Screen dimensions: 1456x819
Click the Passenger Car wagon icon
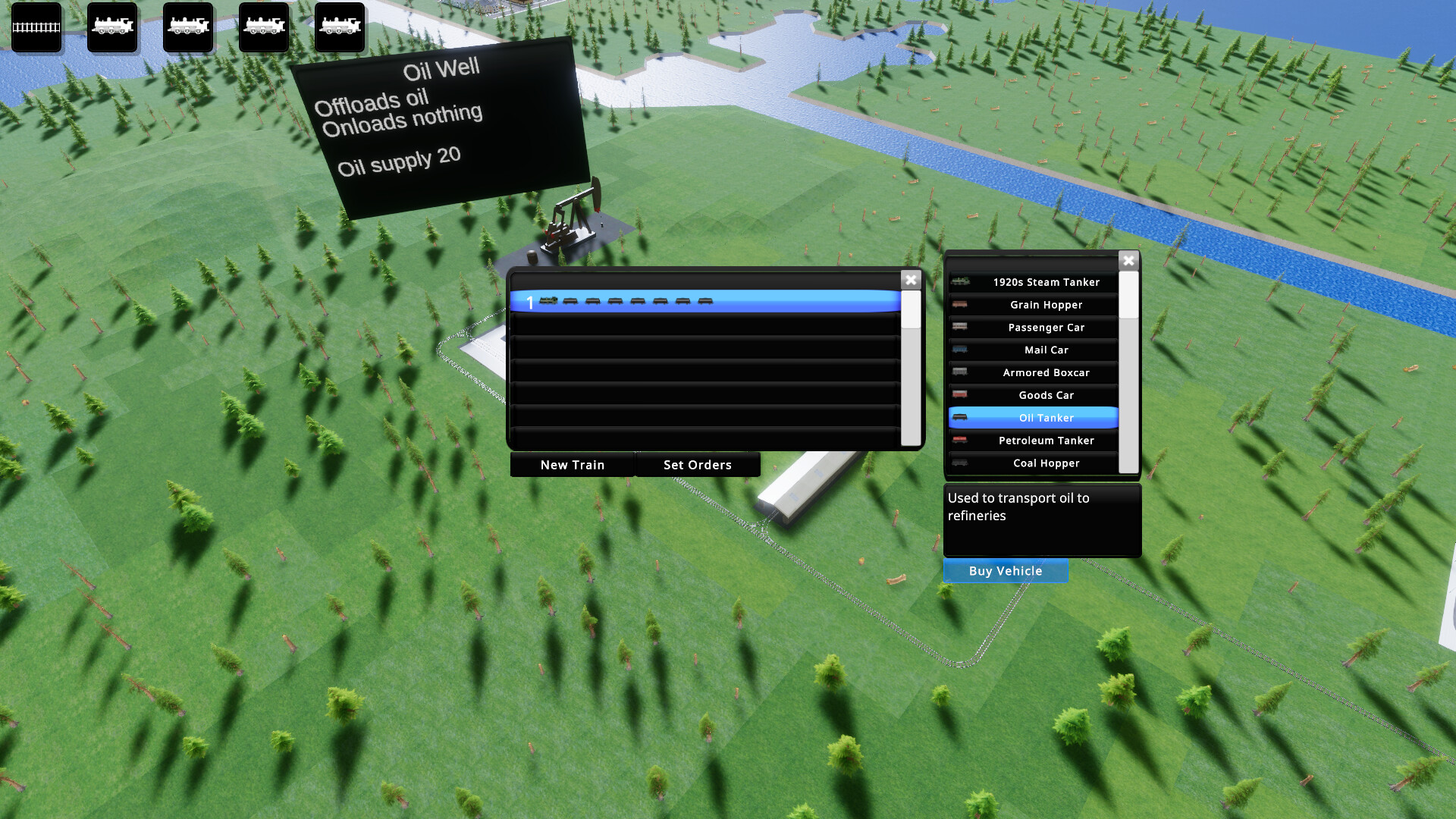[959, 327]
